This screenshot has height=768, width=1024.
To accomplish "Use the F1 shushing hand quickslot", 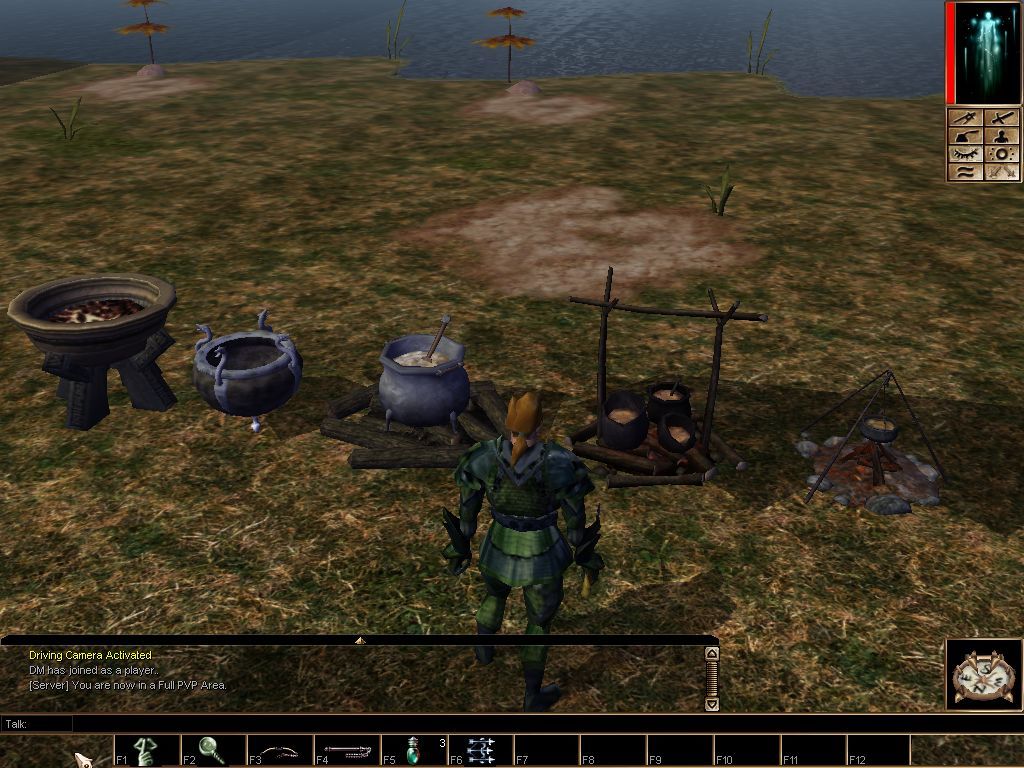I will tap(147, 751).
